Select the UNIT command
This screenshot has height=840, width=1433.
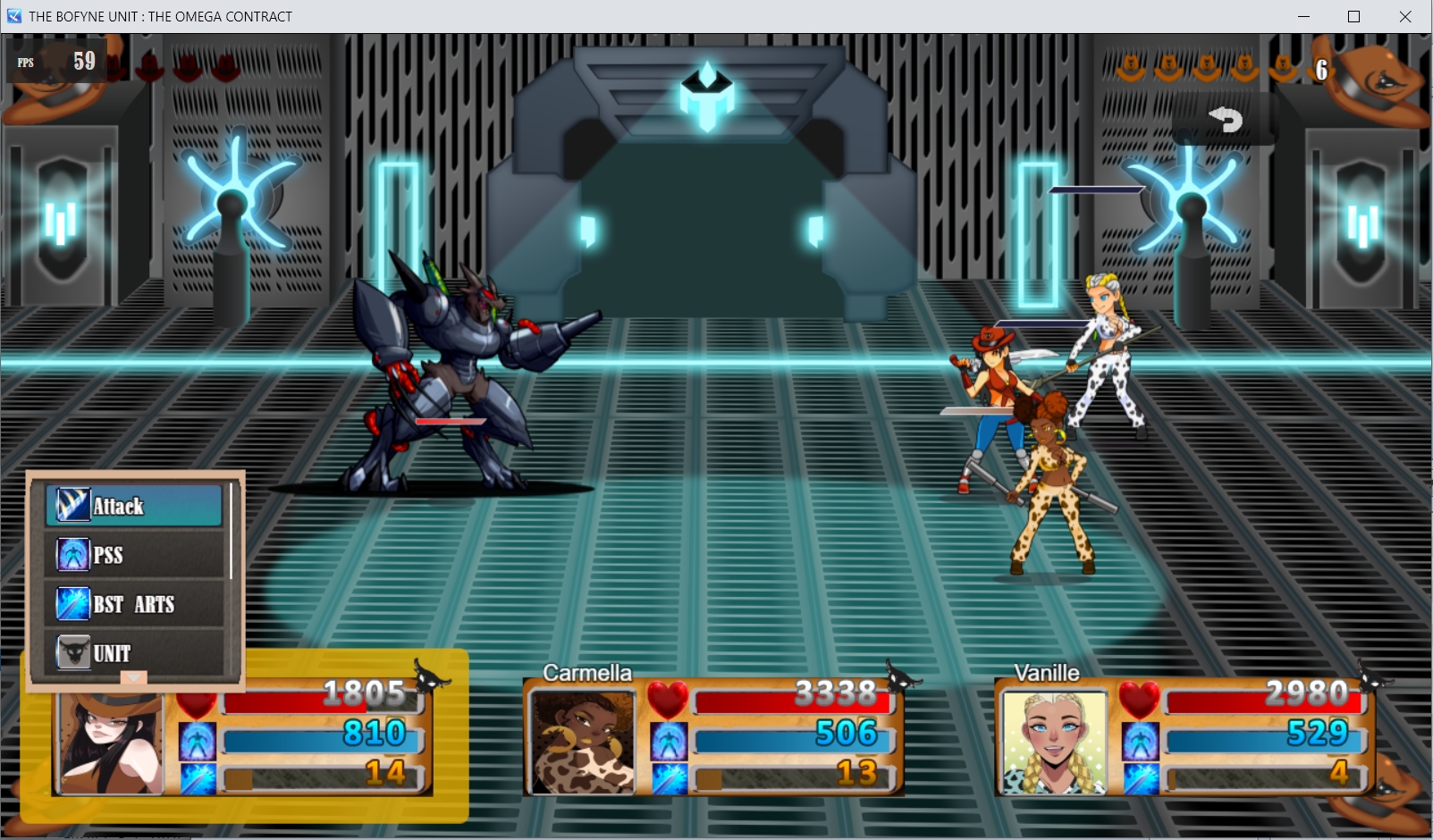point(134,652)
